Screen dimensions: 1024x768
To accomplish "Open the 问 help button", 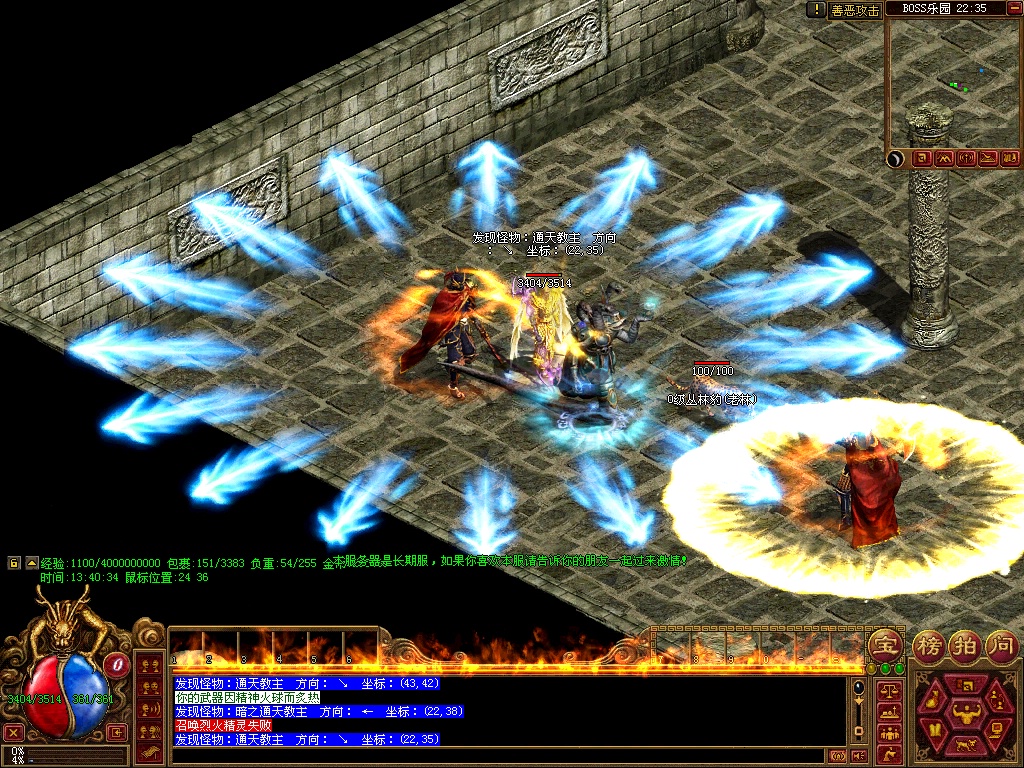I will [1001, 645].
